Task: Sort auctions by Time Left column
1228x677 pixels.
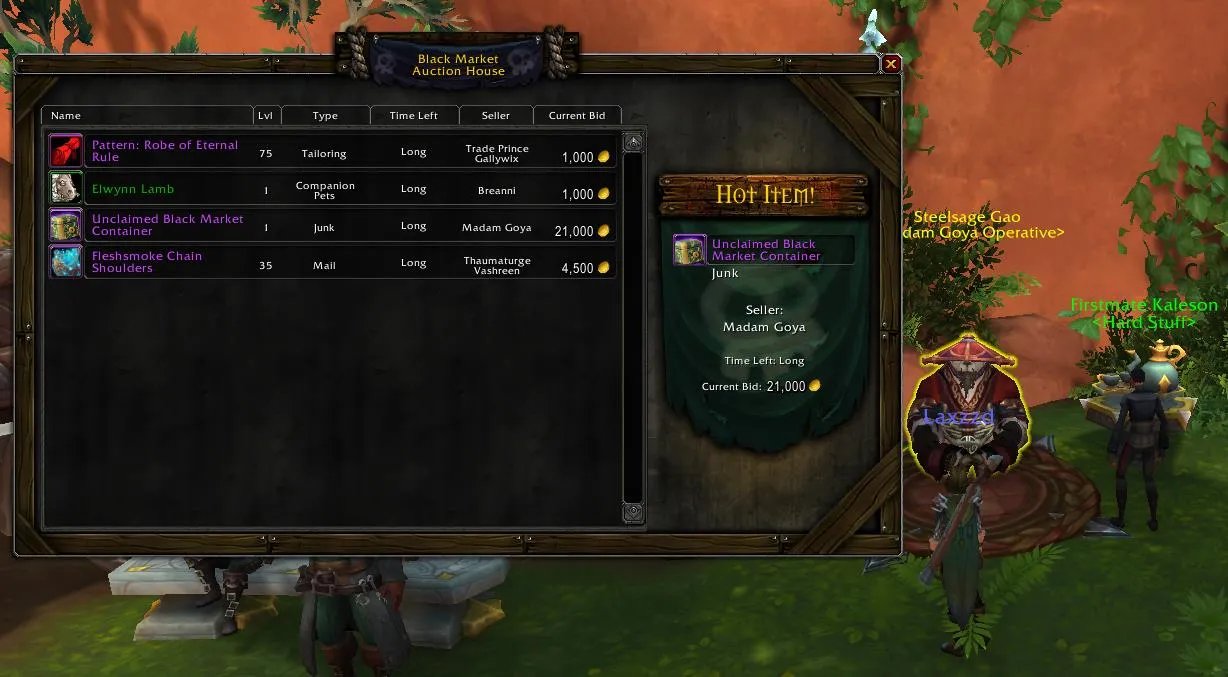Action: click(414, 115)
